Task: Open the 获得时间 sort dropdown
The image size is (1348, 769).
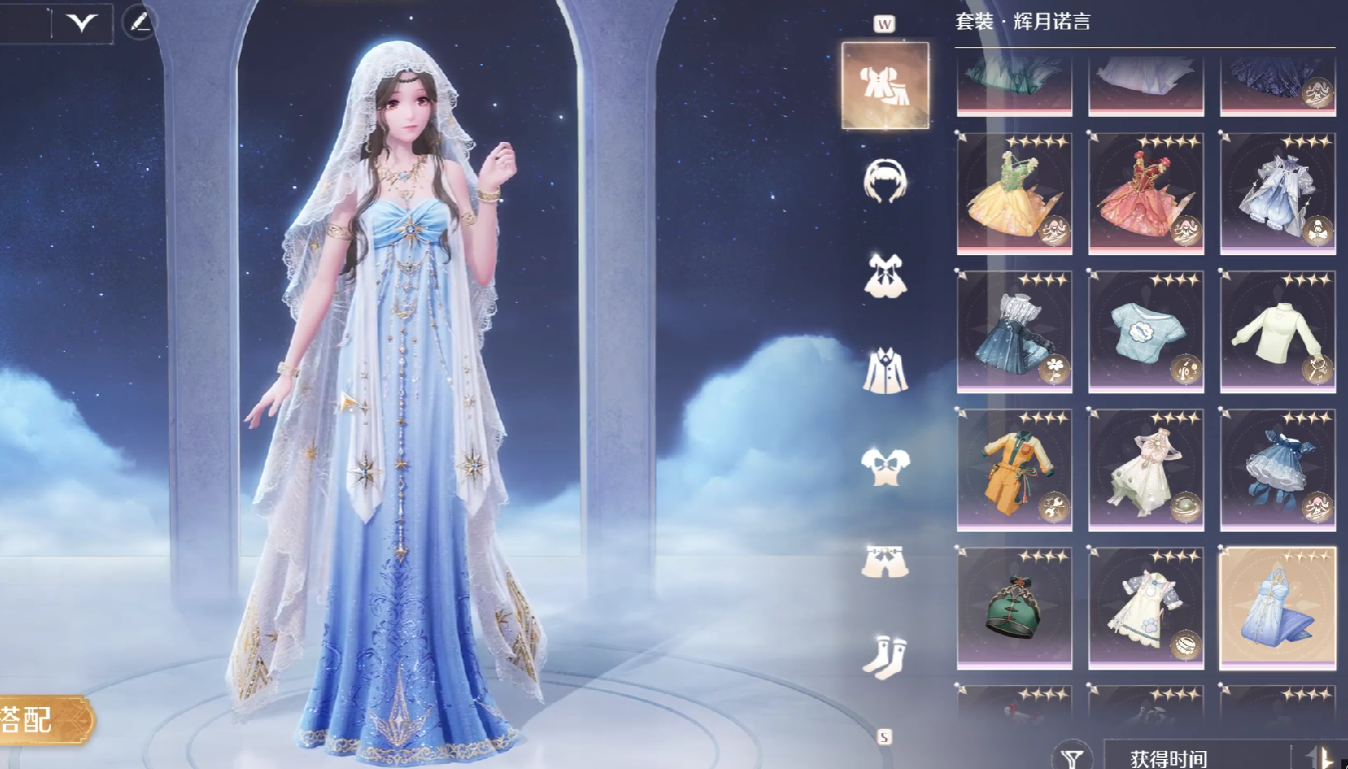Action: tap(1195, 757)
